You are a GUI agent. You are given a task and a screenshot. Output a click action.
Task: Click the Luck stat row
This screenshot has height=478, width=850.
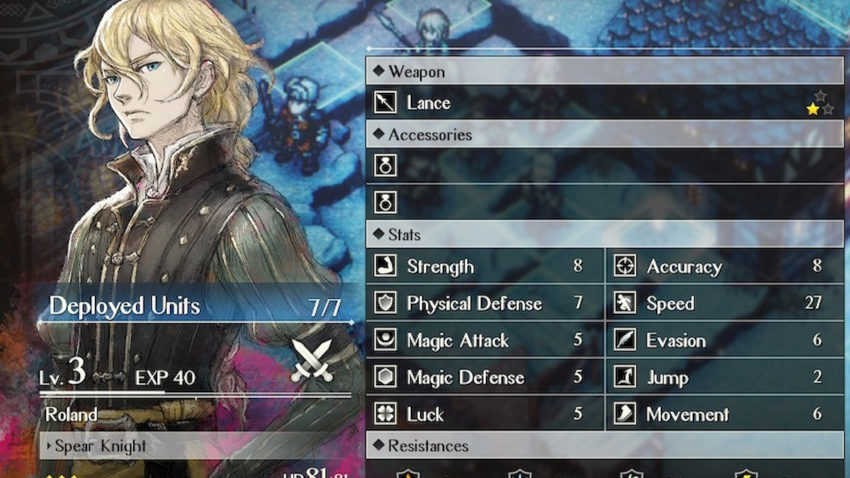click(486, 414)
